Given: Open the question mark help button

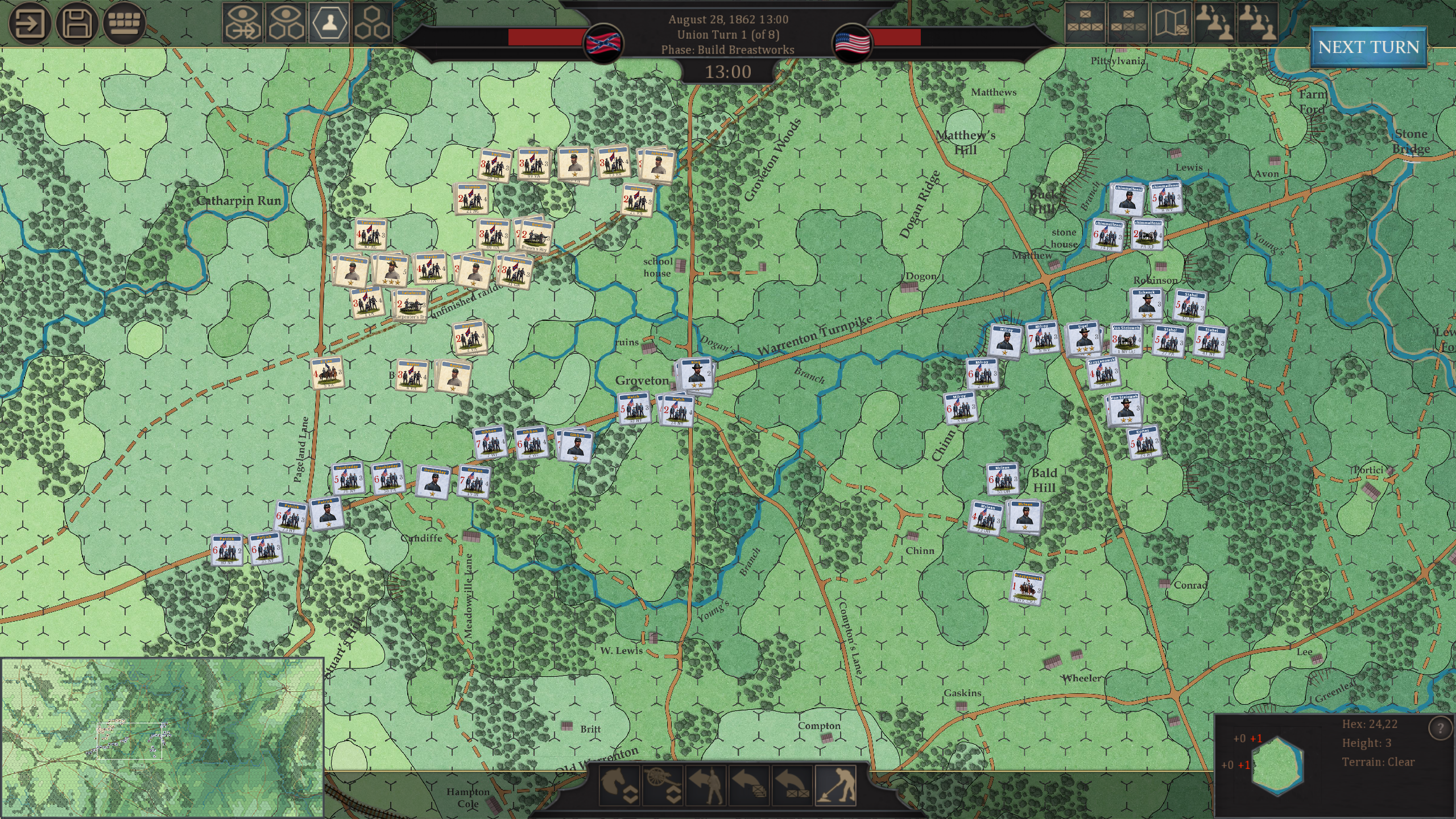Looking at the screenshot, I should click(x=1440, y=729).
